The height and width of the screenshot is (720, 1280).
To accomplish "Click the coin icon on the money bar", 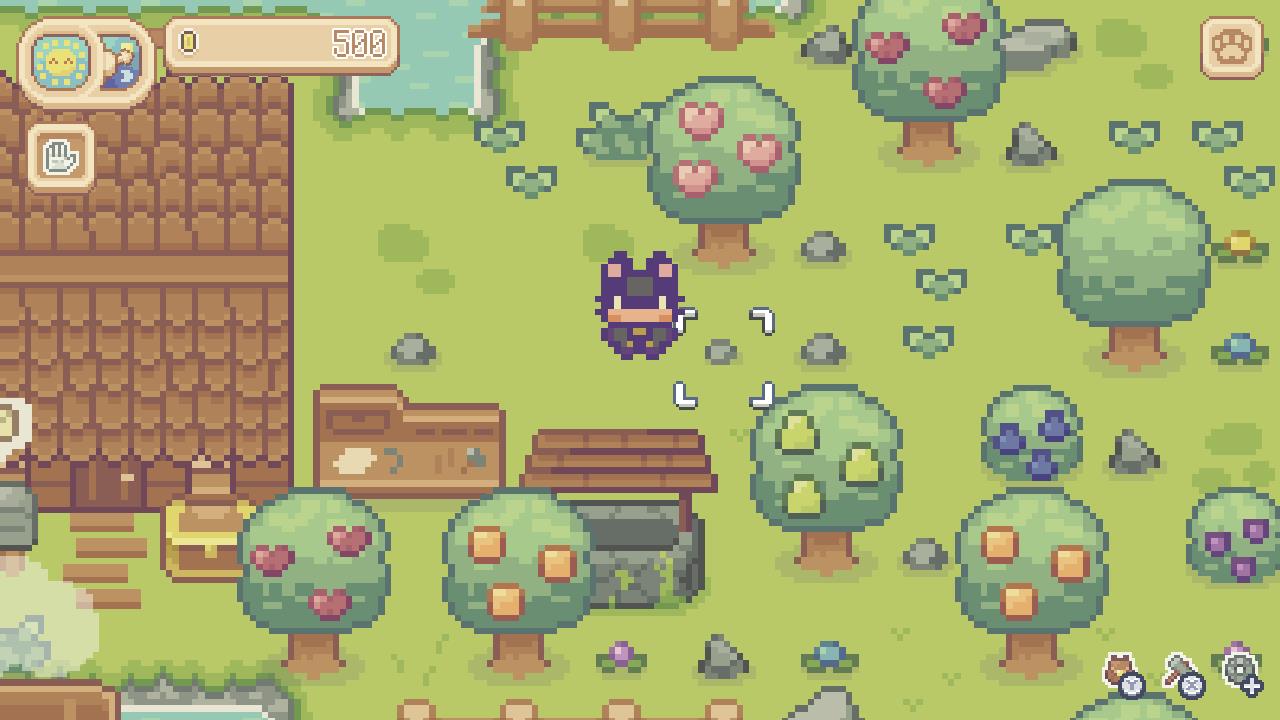I will [x=186, y=43].
